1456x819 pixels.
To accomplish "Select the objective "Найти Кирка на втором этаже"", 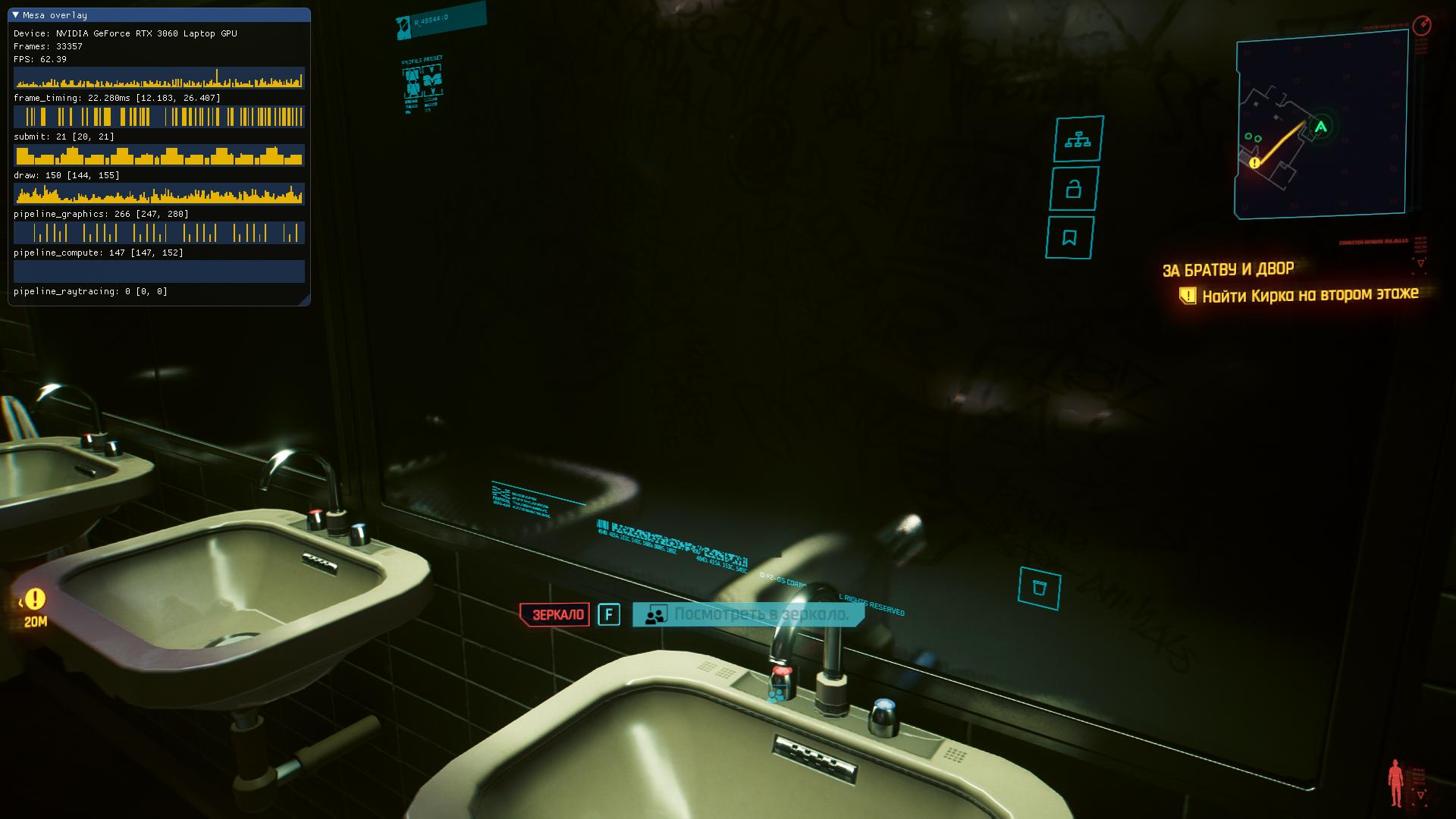I will click(1310, 295).
